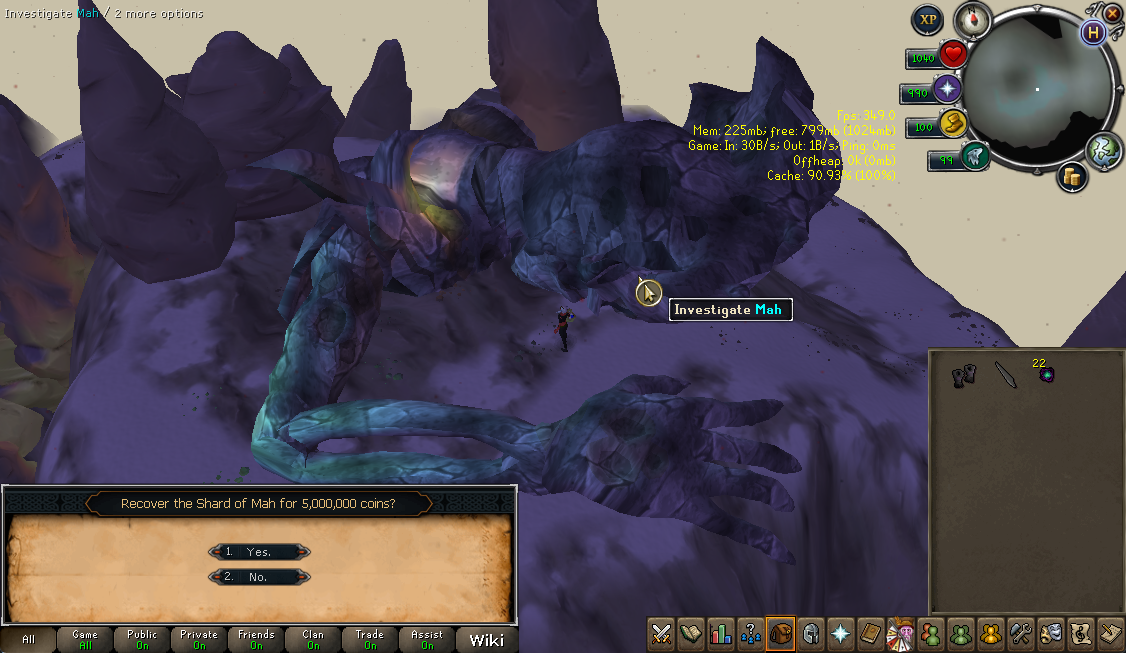Select the glowing purple stack of 22
Image resolution: width=1126 pixels, height=653 pixels.
tap(1046, 375)
